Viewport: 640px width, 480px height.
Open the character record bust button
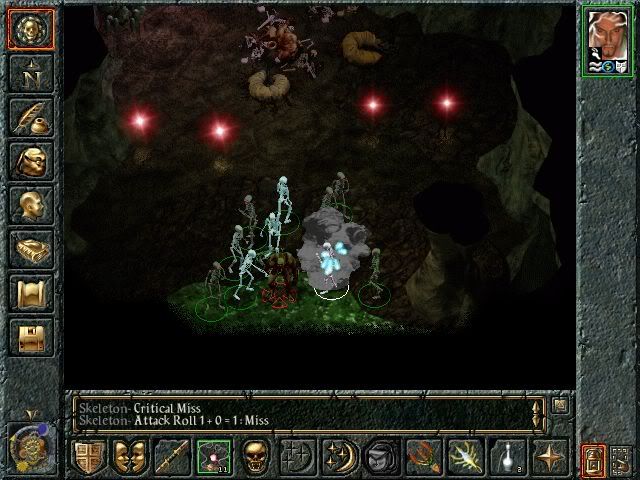(x=31, y=204)
